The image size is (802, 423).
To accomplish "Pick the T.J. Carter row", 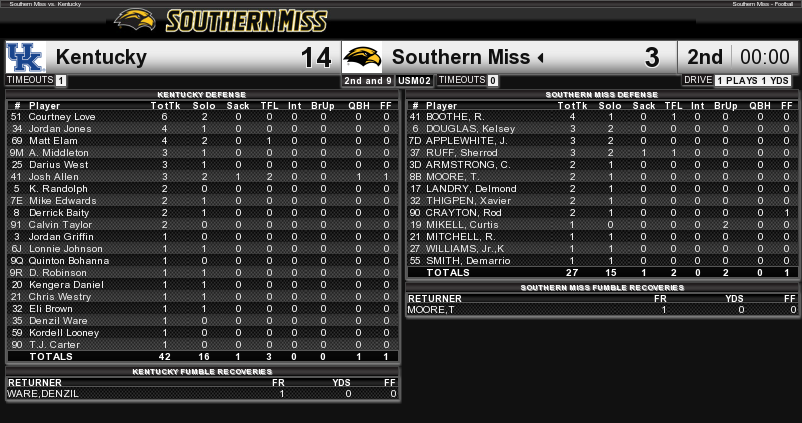I will pos(200,344).
